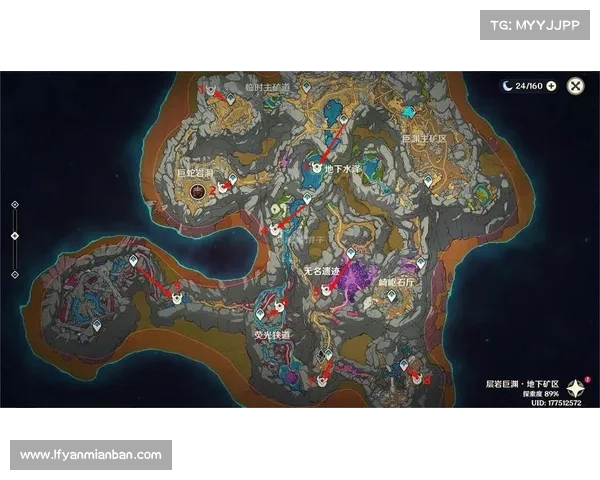Add Original Resin with the plus button
Image resolution: width=600 pixels, height=480 pixels.
[x=551, y=86]
